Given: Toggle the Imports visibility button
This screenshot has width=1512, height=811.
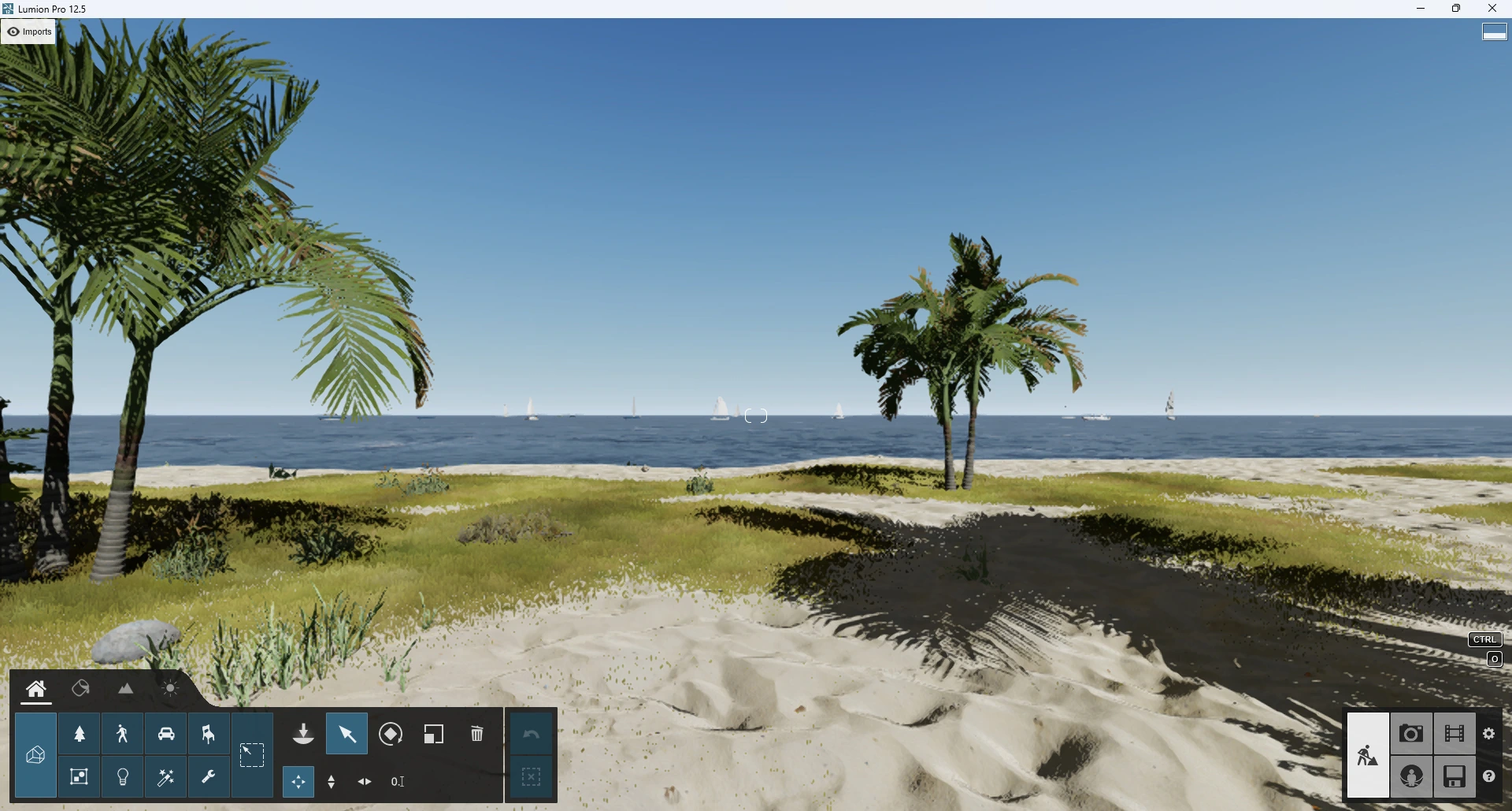Looking at the screenshot, I should pyautogui.click(x=29, y=31).
